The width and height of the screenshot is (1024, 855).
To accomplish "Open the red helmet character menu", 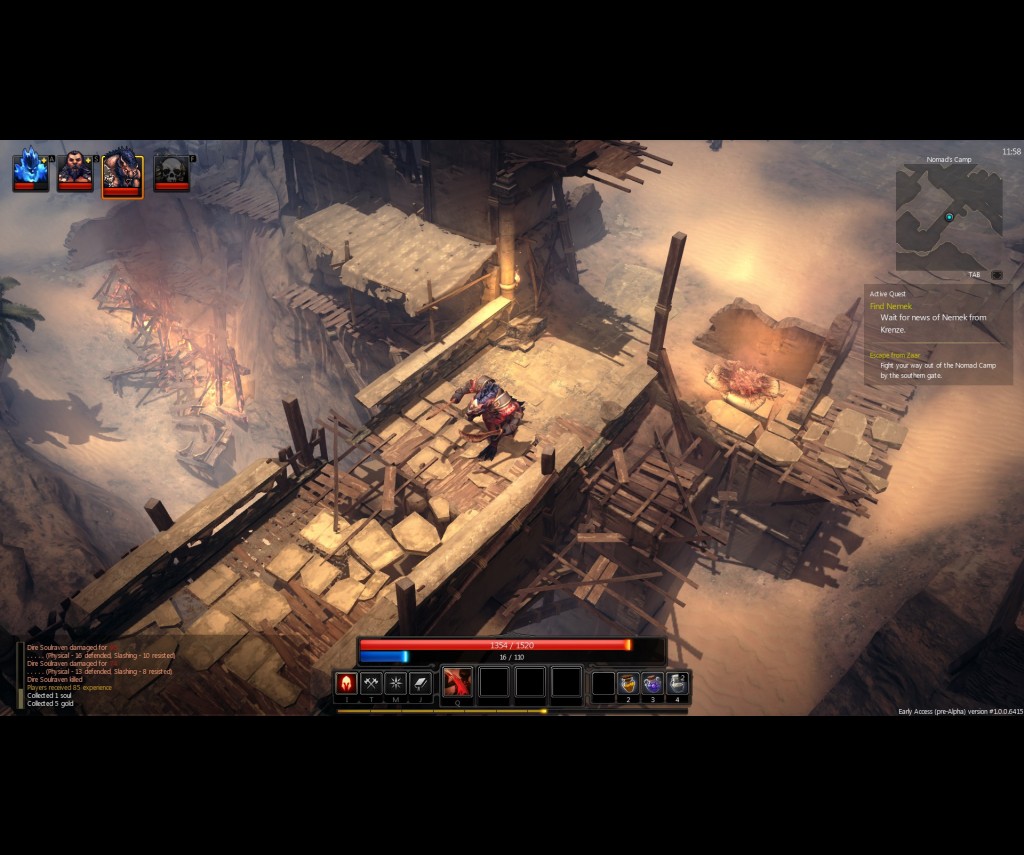I will 346,683.
